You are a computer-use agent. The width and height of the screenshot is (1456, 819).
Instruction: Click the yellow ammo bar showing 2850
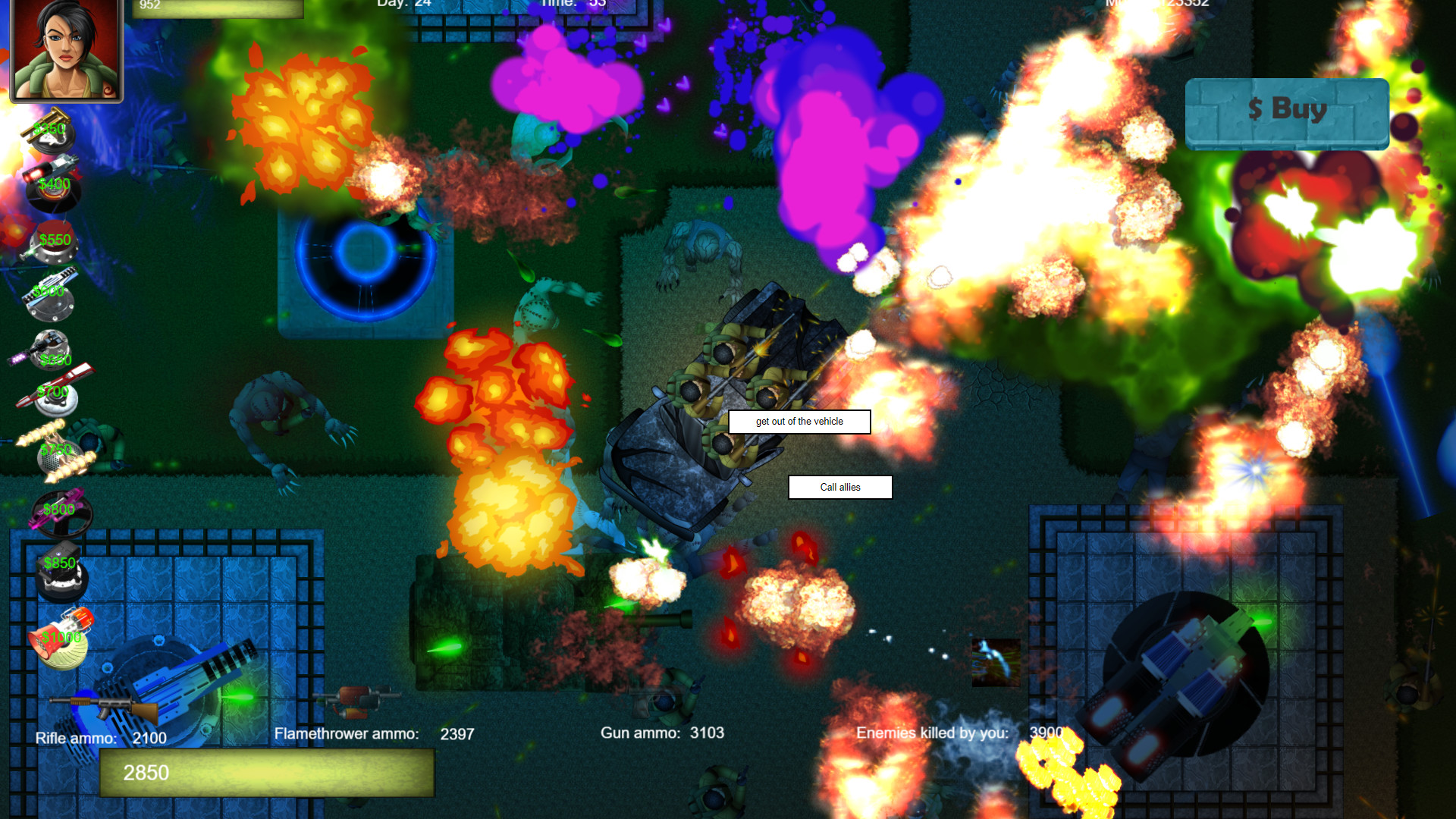[x=265, y=773]
